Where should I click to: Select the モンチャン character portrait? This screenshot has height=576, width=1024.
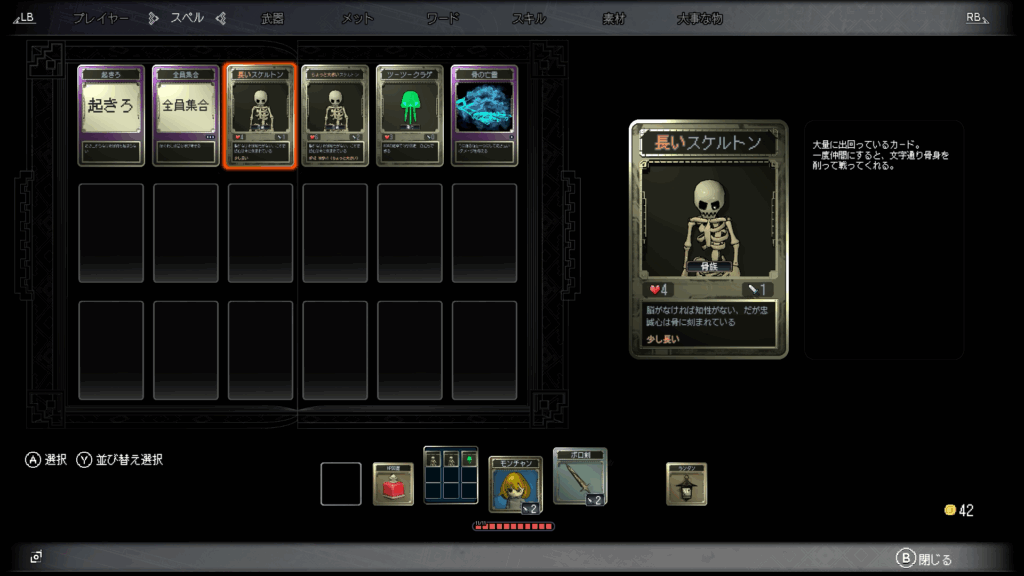[x=515, y=484]
